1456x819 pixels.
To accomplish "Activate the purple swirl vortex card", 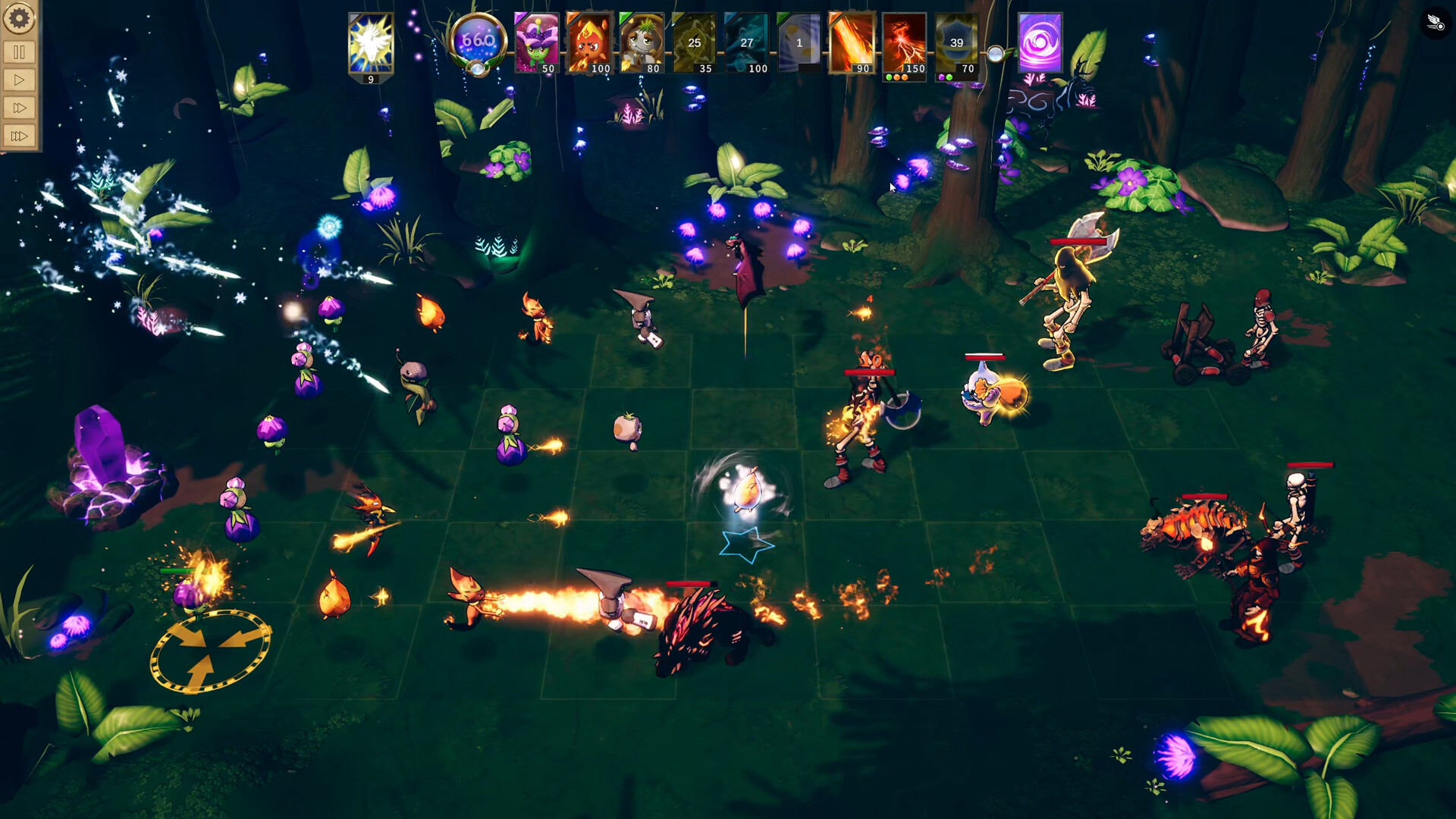I will (x=1040, y=42).
